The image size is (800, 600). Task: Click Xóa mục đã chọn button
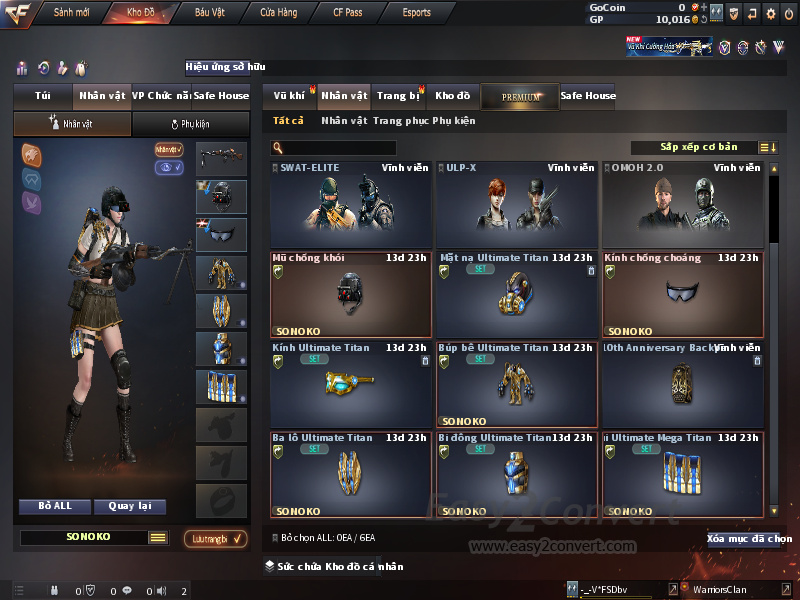(x=749, y=539)
